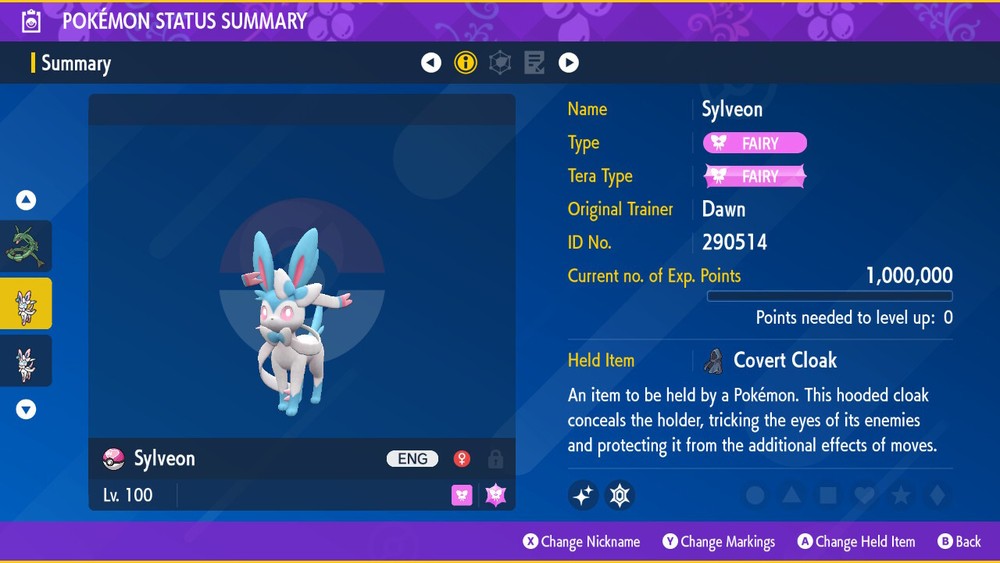Select the highlighted Sylveon party slot

[x=26, y=303]
